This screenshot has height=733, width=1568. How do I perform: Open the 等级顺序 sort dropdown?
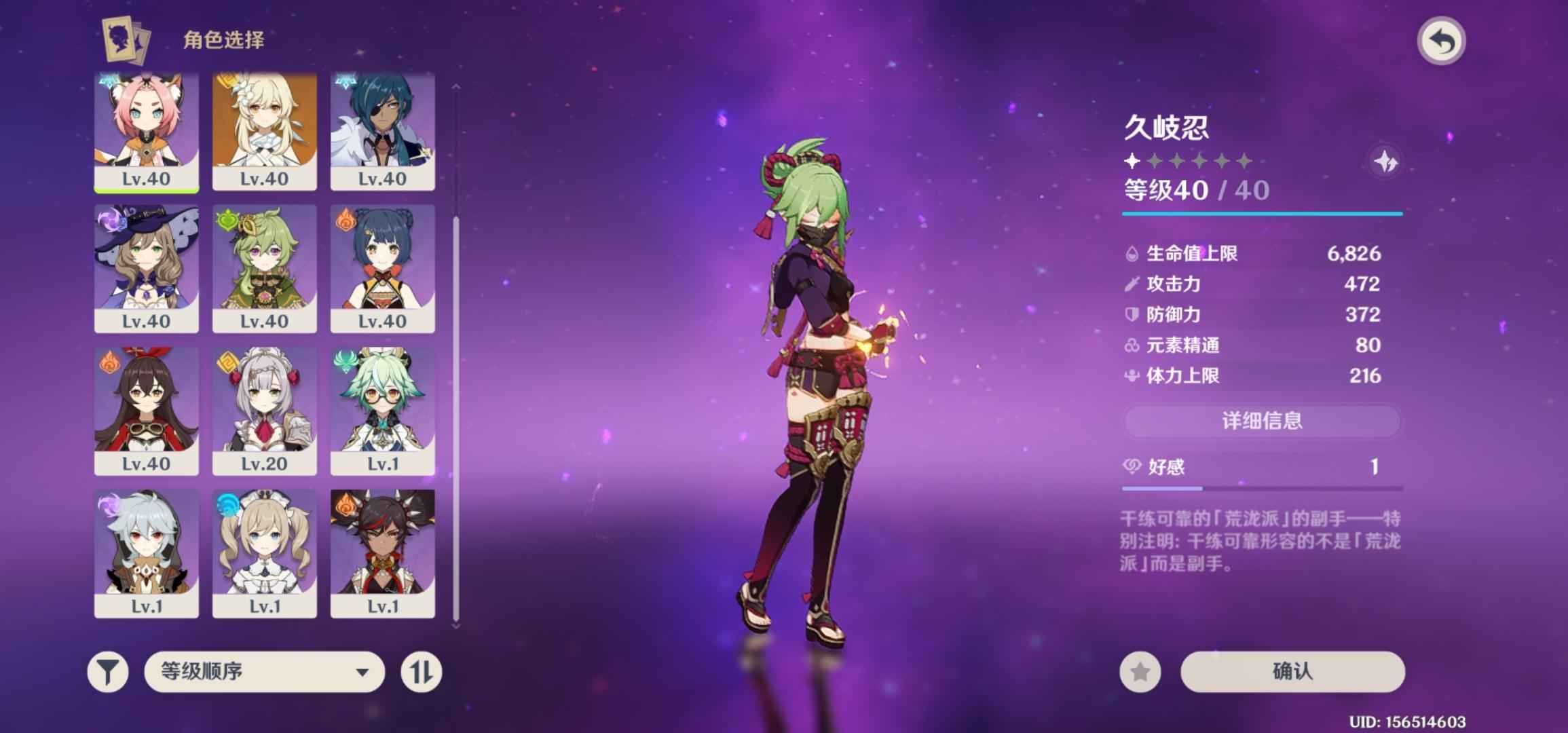[264, 672]
